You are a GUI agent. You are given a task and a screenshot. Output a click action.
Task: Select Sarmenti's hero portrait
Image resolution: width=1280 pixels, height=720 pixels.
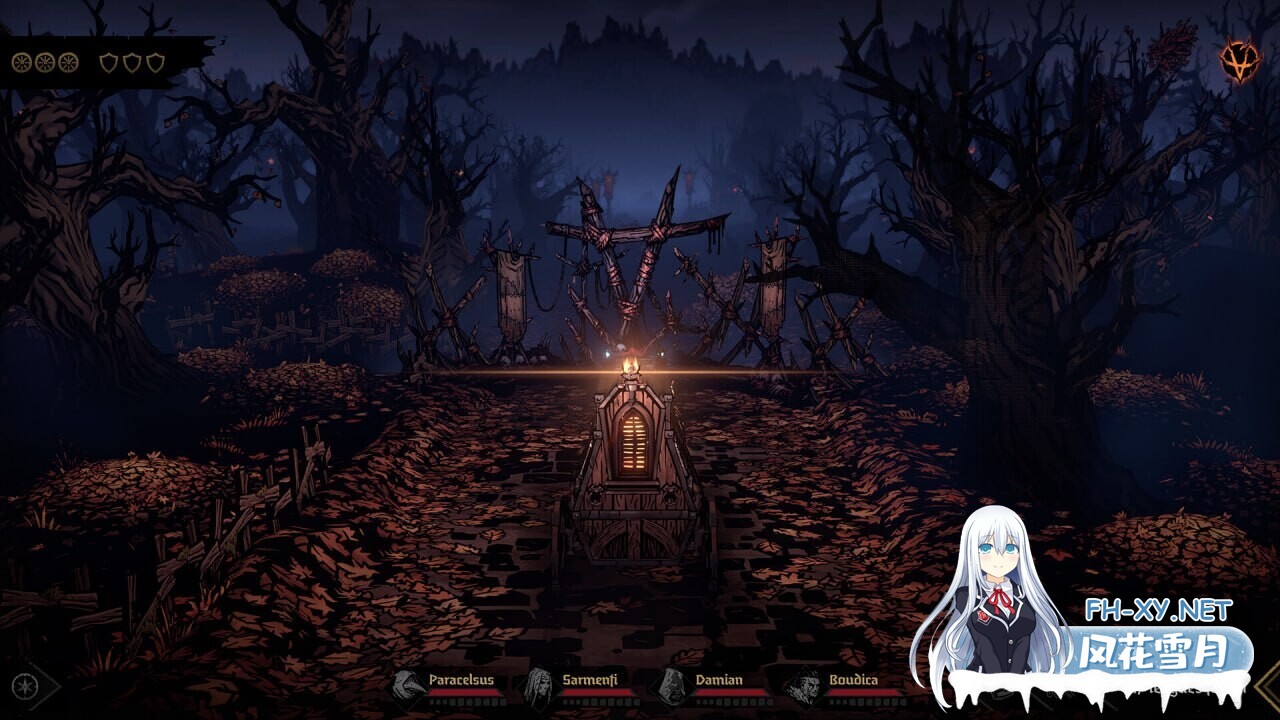click(539, 687)
